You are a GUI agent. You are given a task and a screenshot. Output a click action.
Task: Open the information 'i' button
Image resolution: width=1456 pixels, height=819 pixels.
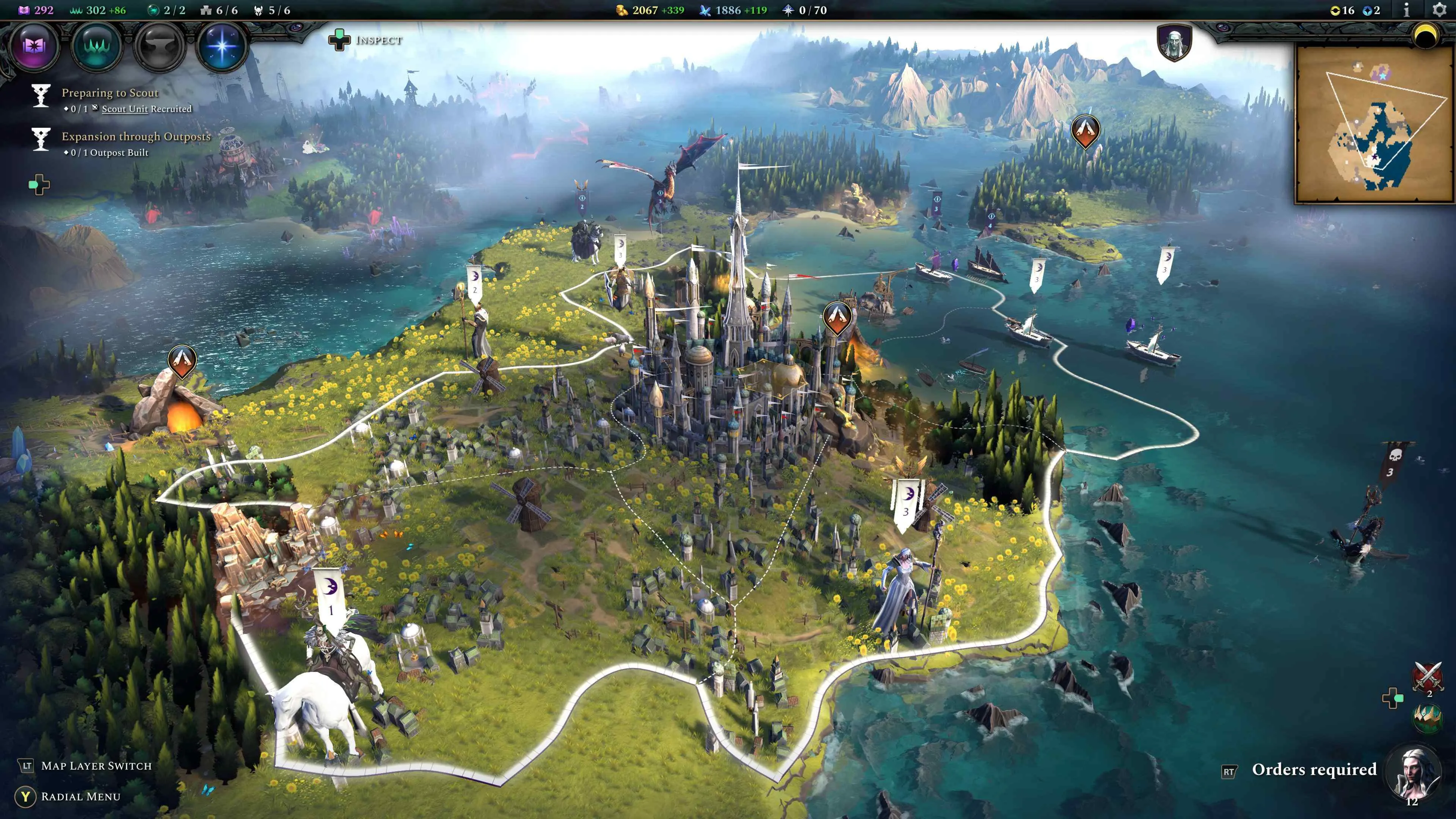coord(1406,10)
